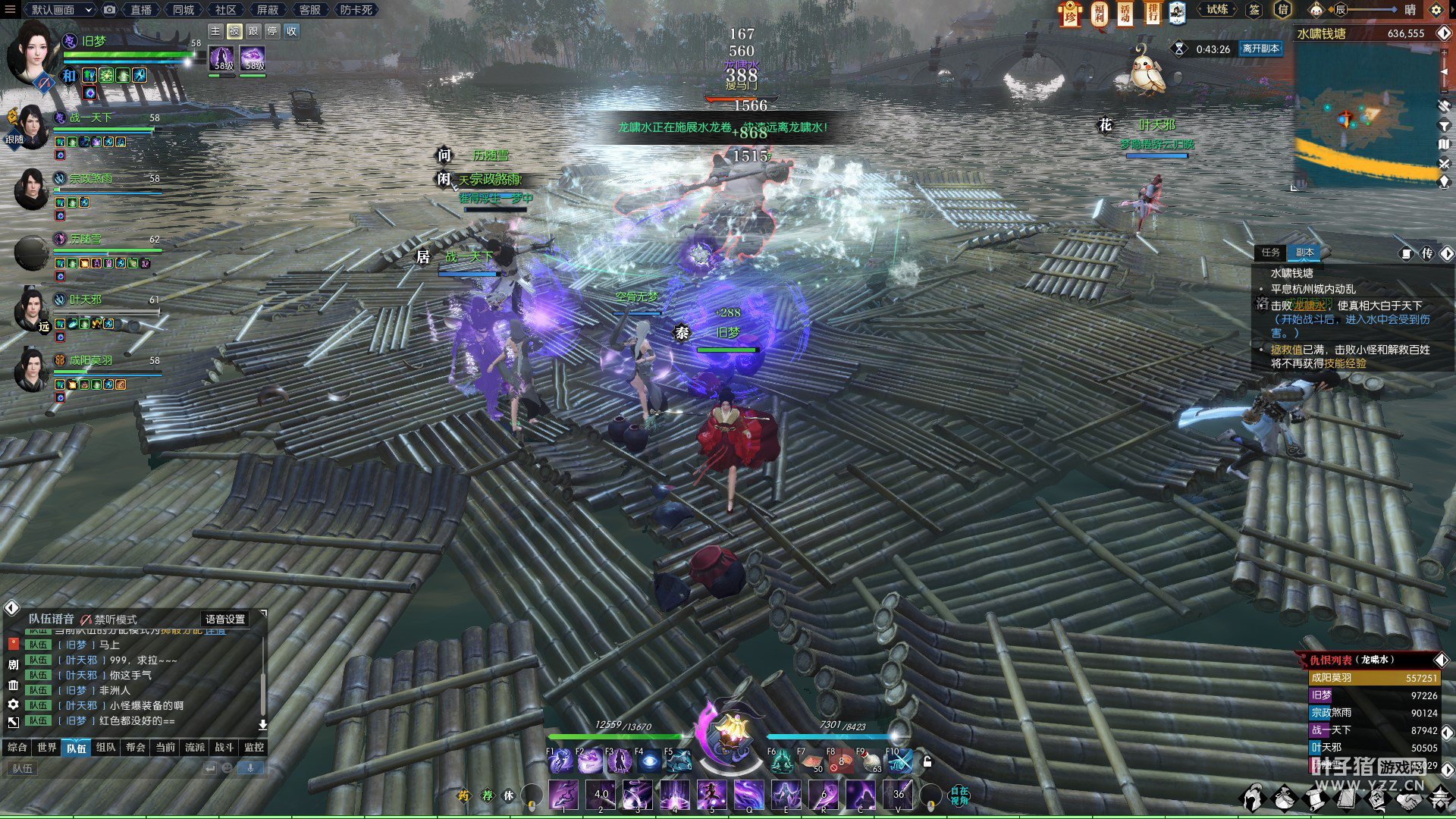The image size is (1456, 819).
Task: Click the camera screenshot icon
Action: 110,10
